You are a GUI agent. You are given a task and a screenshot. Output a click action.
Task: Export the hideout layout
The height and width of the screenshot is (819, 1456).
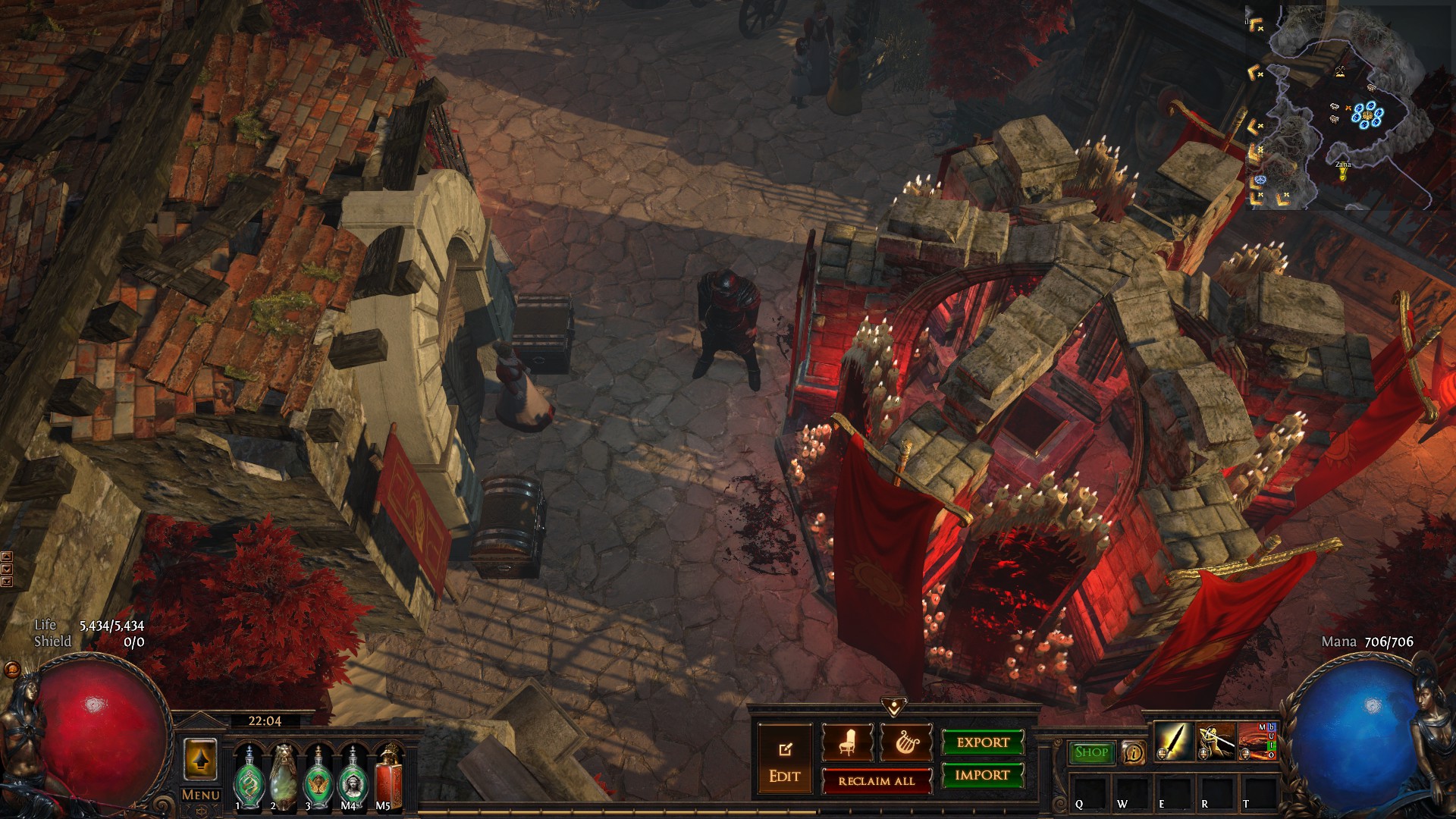pos(983,742)
